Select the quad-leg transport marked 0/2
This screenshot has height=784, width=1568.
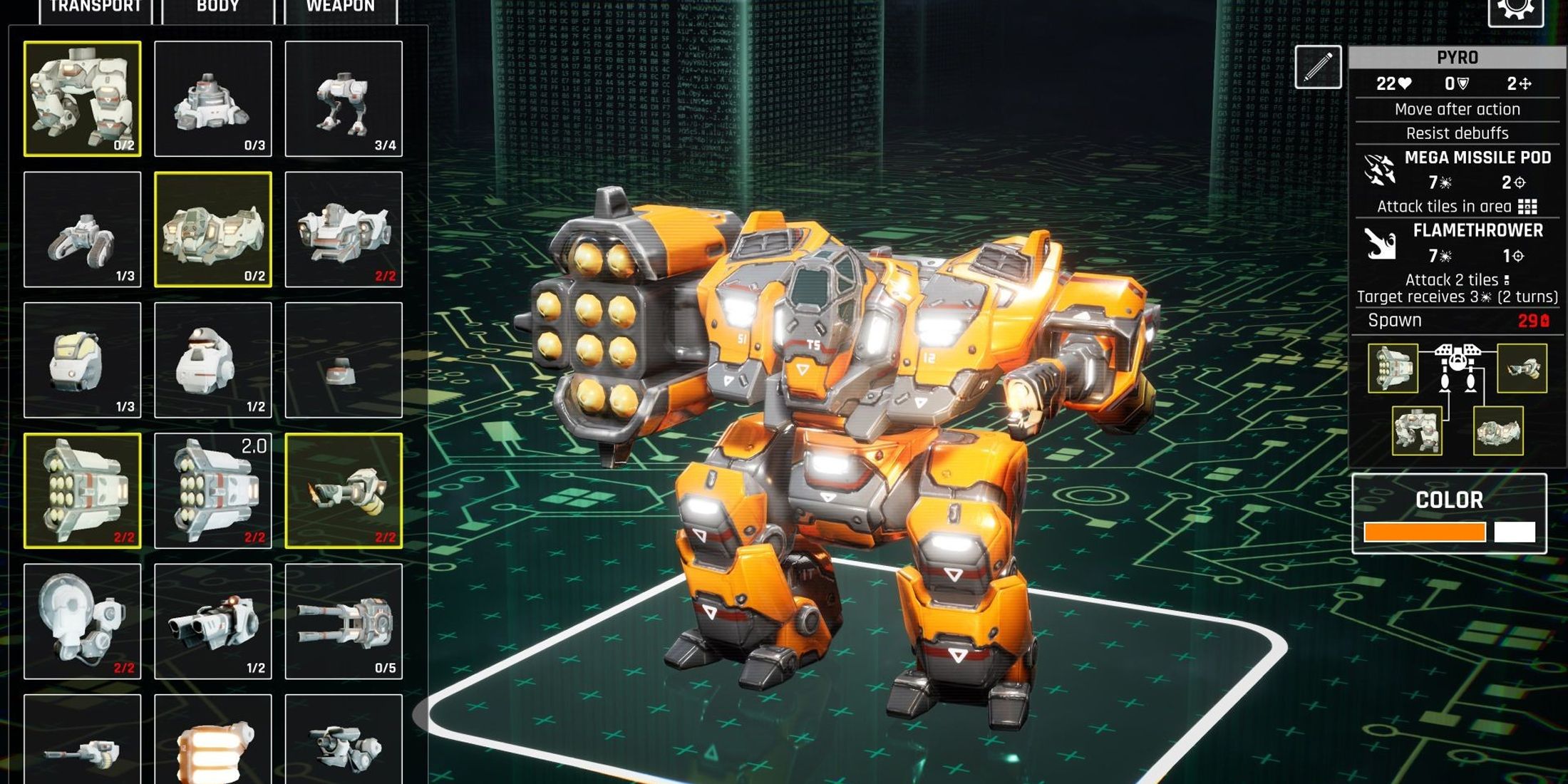tap(83, 98)
